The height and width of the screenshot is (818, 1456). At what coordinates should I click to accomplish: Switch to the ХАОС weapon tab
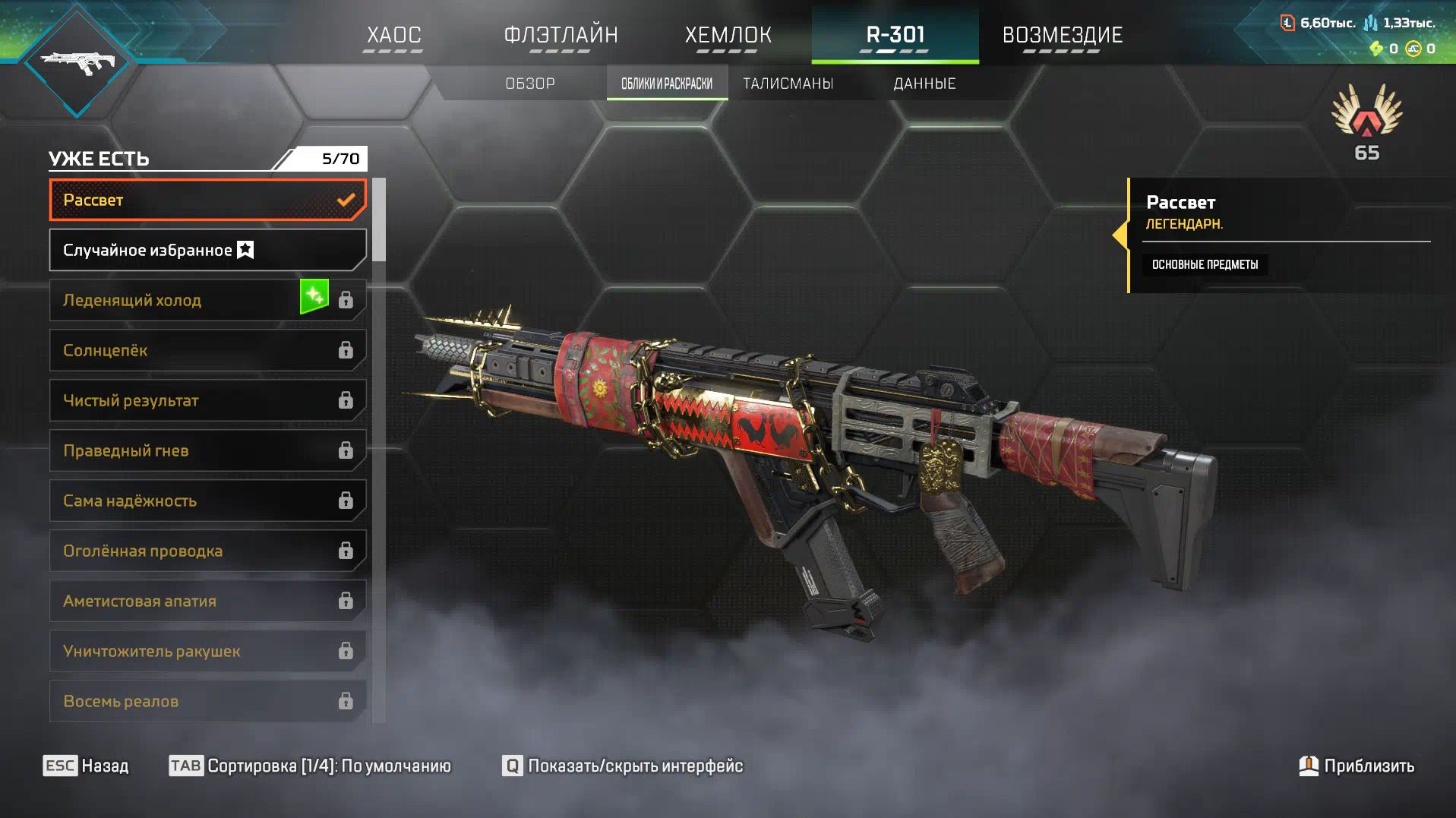393,35
